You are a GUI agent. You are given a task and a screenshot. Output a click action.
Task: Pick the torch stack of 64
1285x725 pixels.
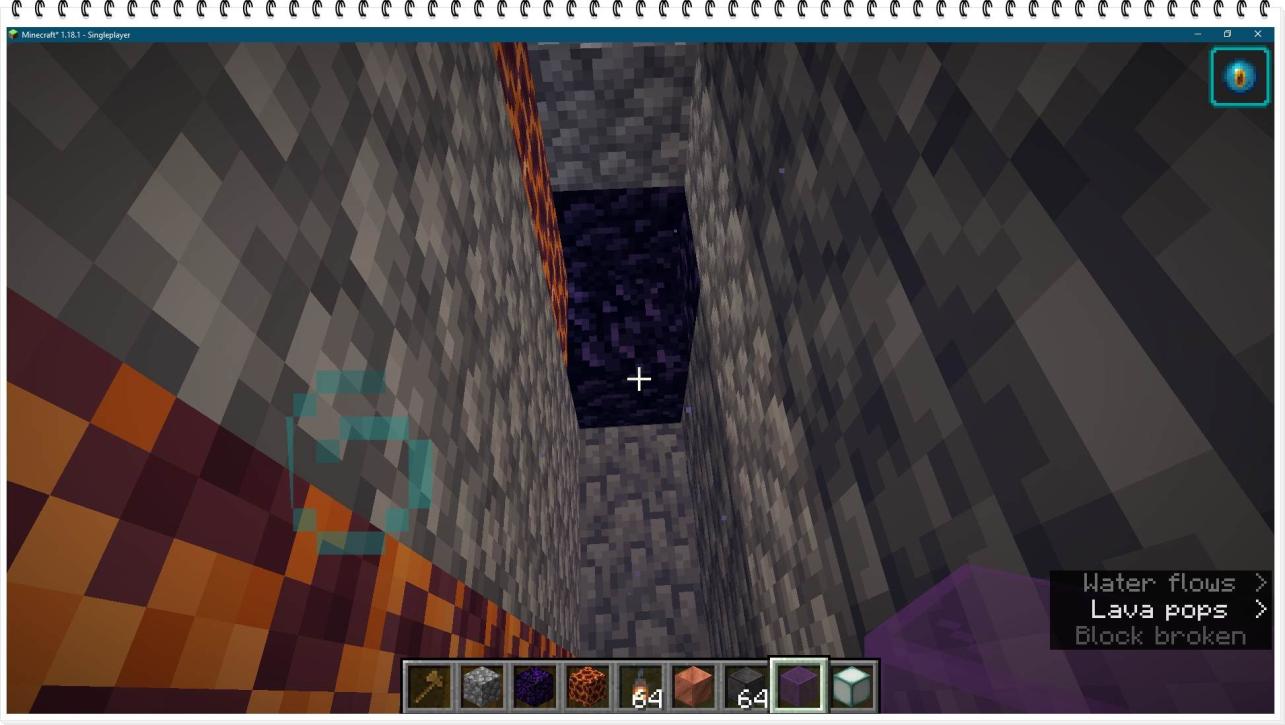(640, 687)
